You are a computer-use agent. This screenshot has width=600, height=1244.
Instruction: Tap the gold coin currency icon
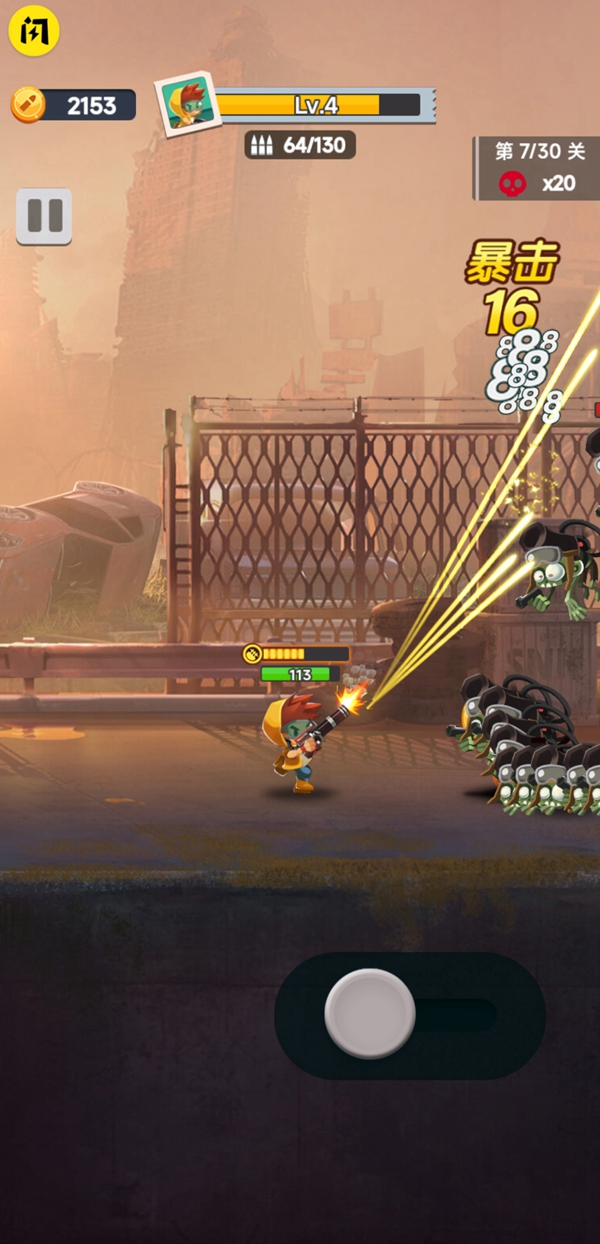[x=28, y=105]
